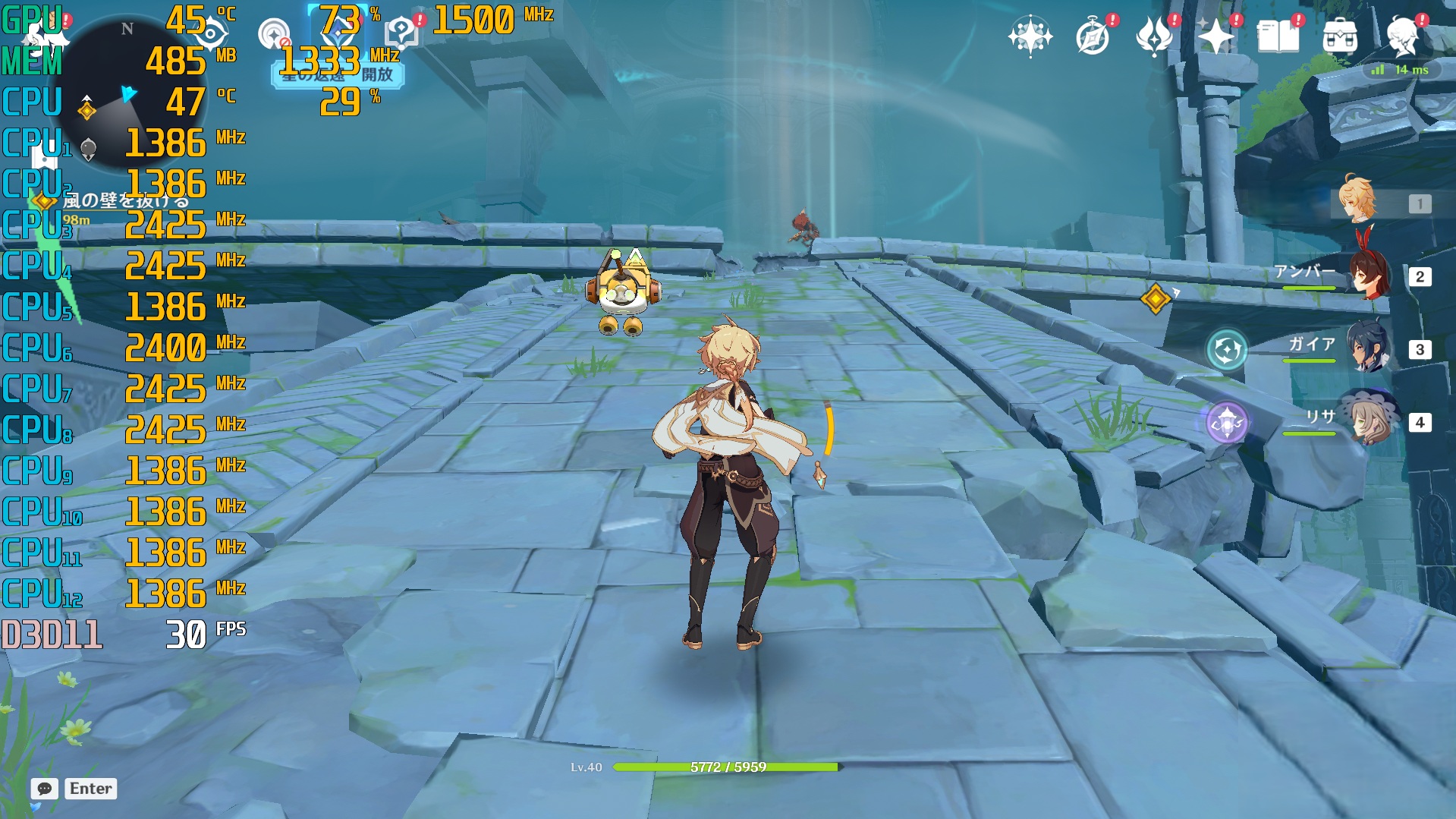Screen dimensions: 1456x819
Task: Open the winged flame icon
Action: point(1154,36)
